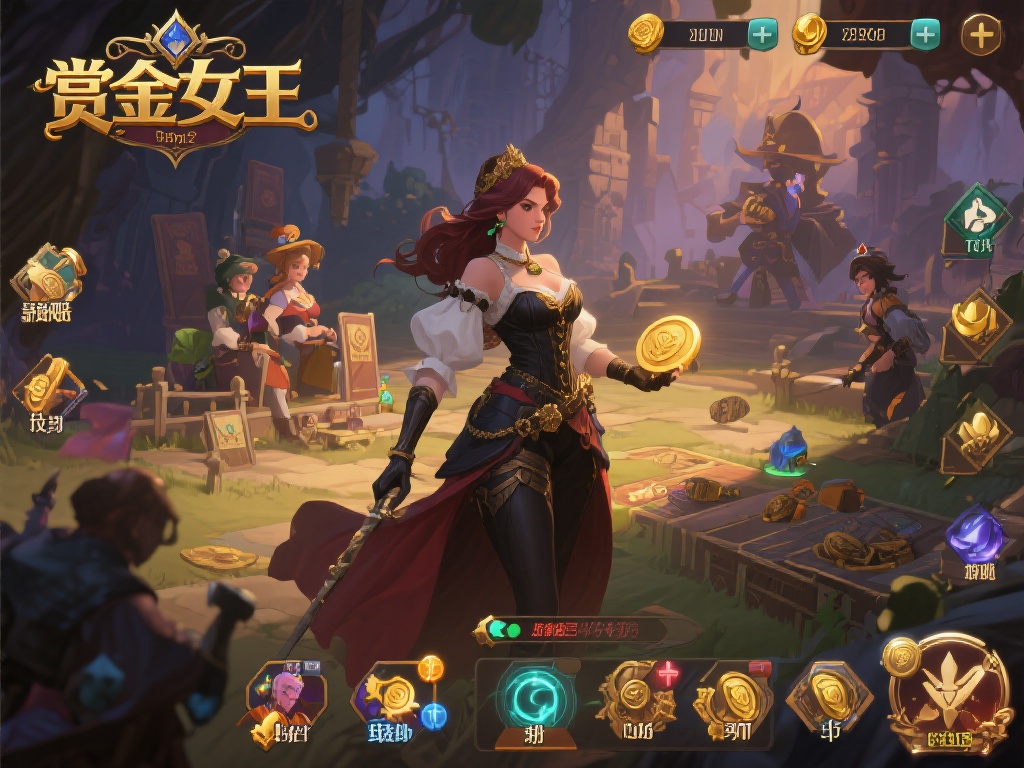This screenshot has width=1024, height=768.
Task: Activate the glowing teal orb ability
Action: [536, 697]
